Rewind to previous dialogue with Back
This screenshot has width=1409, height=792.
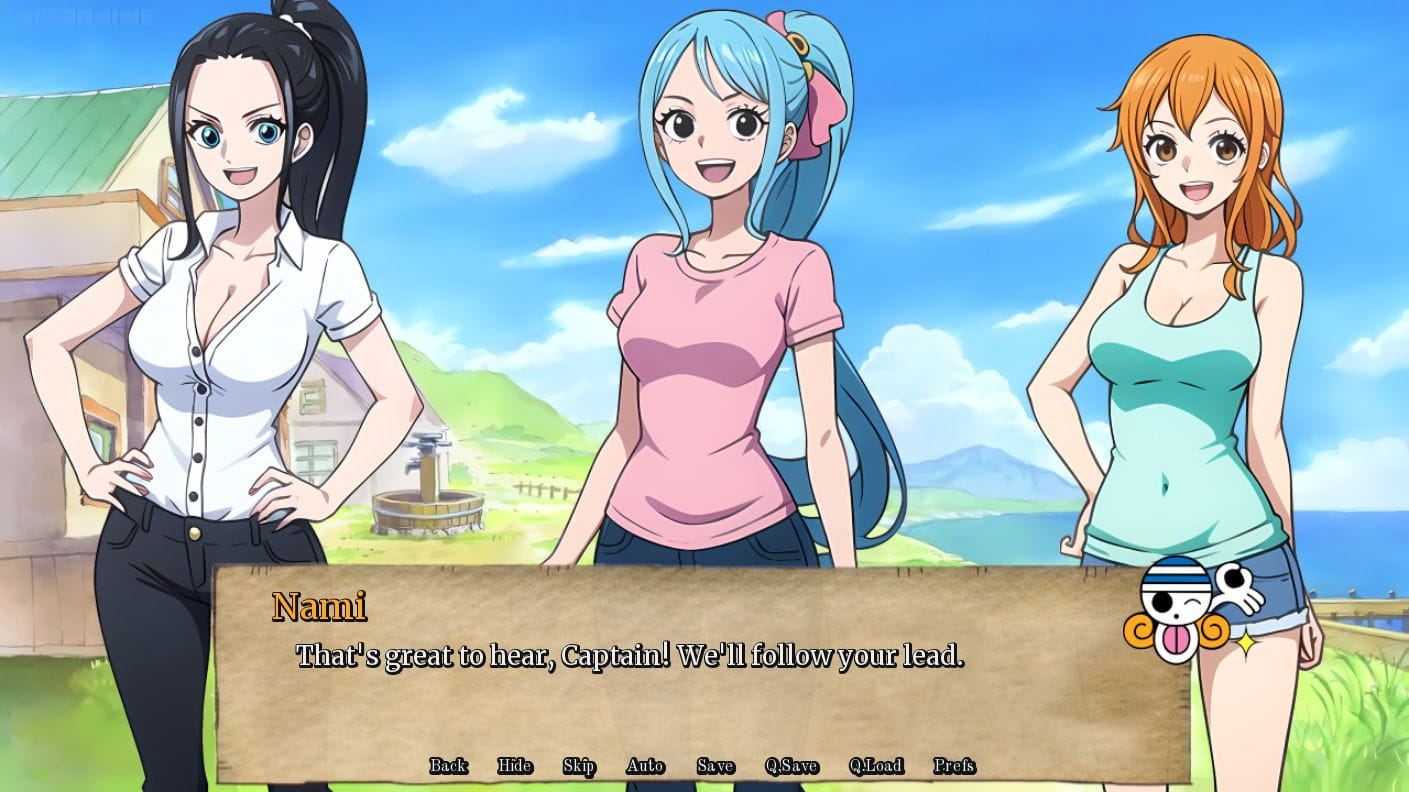(x=448, y=765)
